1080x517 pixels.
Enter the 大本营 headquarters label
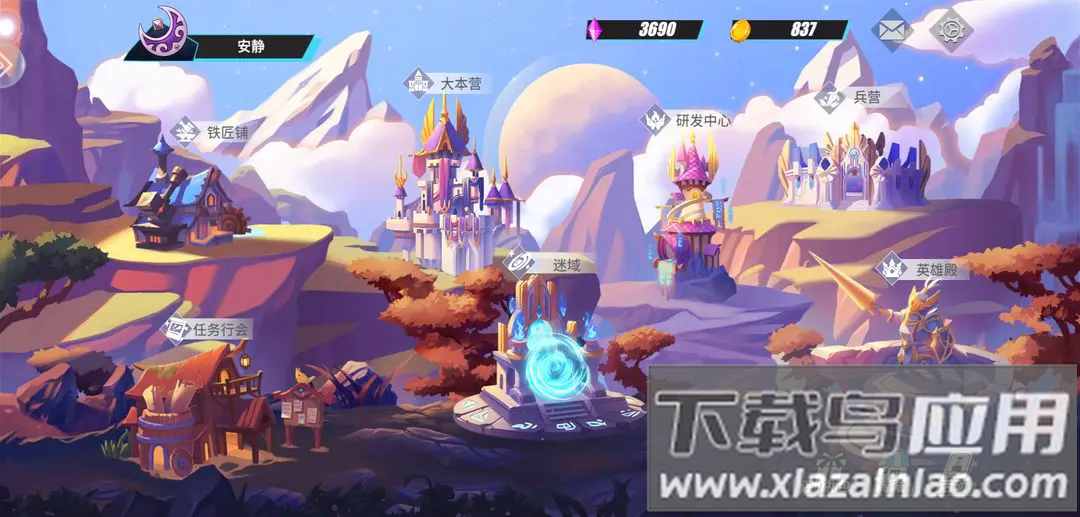[447, 83]
